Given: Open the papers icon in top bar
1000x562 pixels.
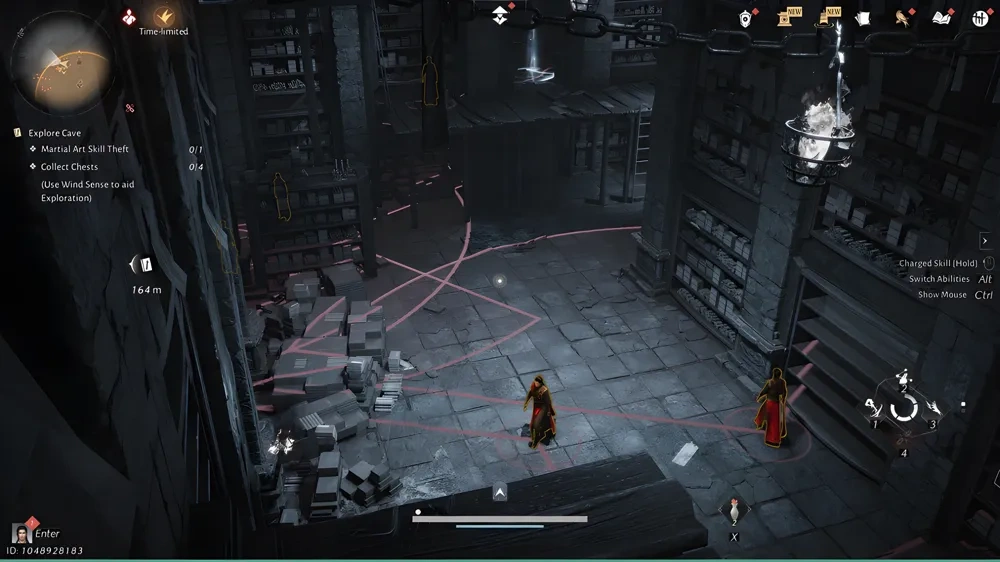Looking at the screenshot, I should coord(862,18).
